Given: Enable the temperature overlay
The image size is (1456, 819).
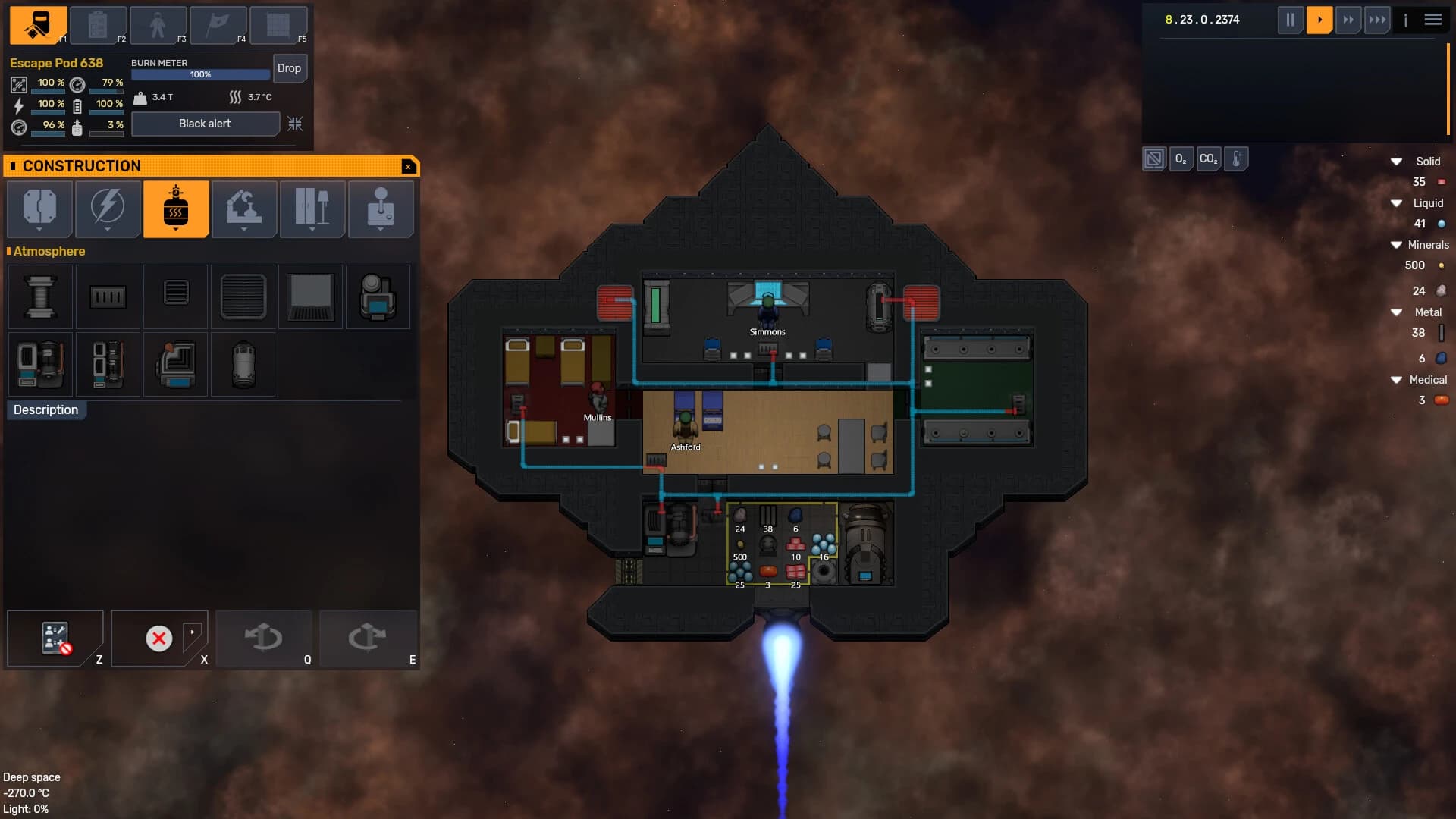Looking at the screenshot, I should 1237,158.
